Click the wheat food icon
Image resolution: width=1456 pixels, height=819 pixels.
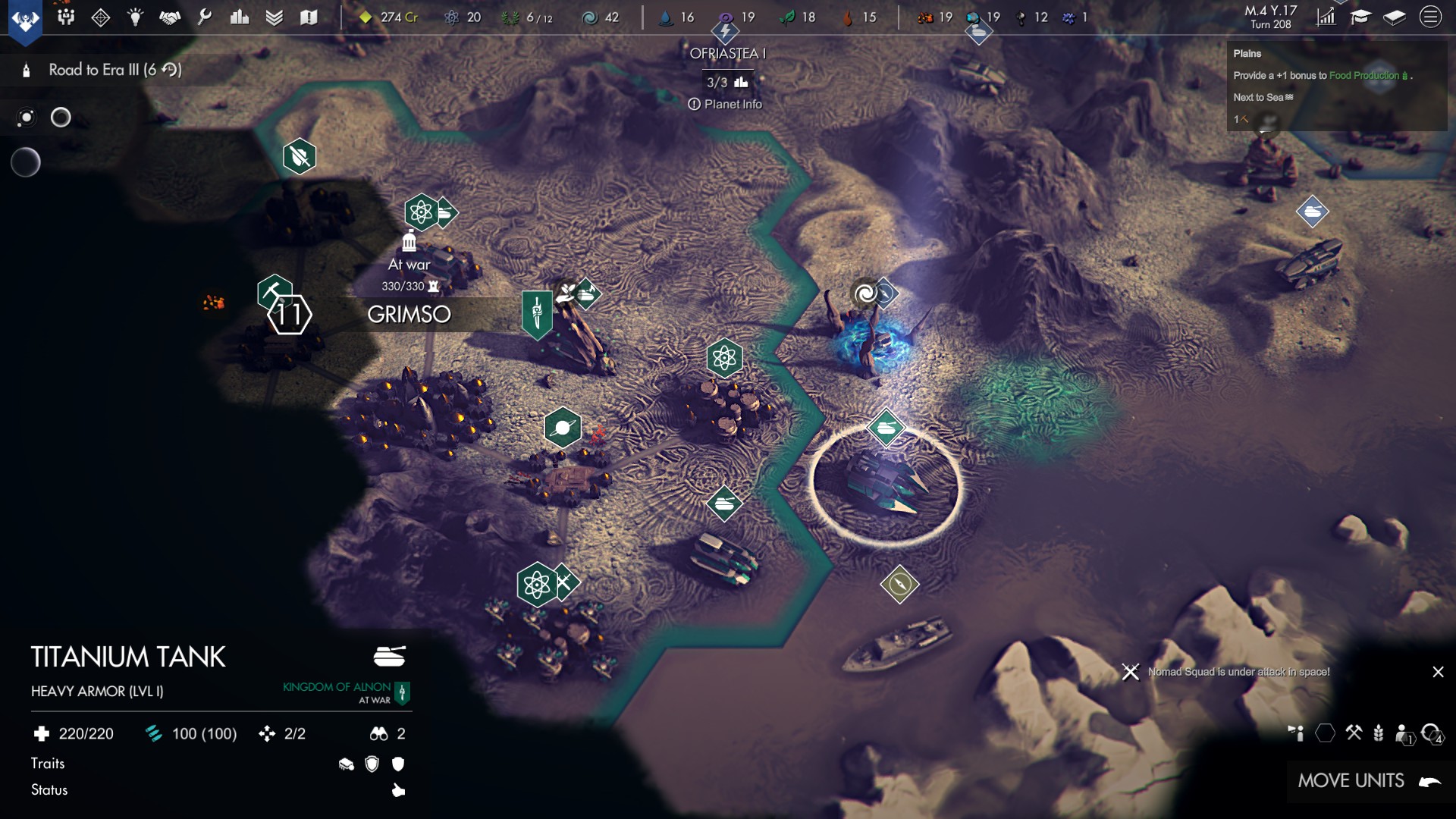[1379, 733]
